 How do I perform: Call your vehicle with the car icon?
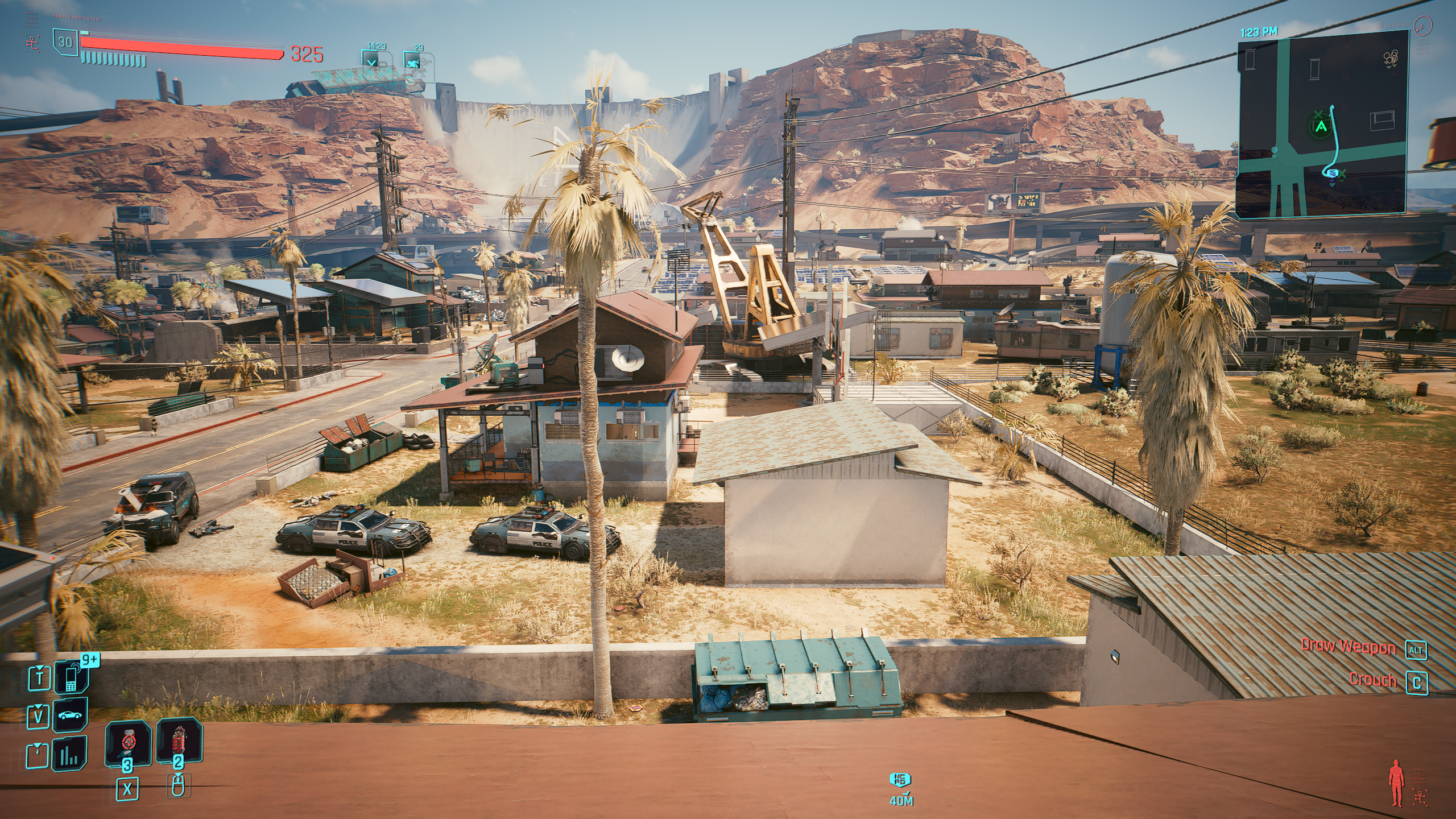tap(71, 715)
